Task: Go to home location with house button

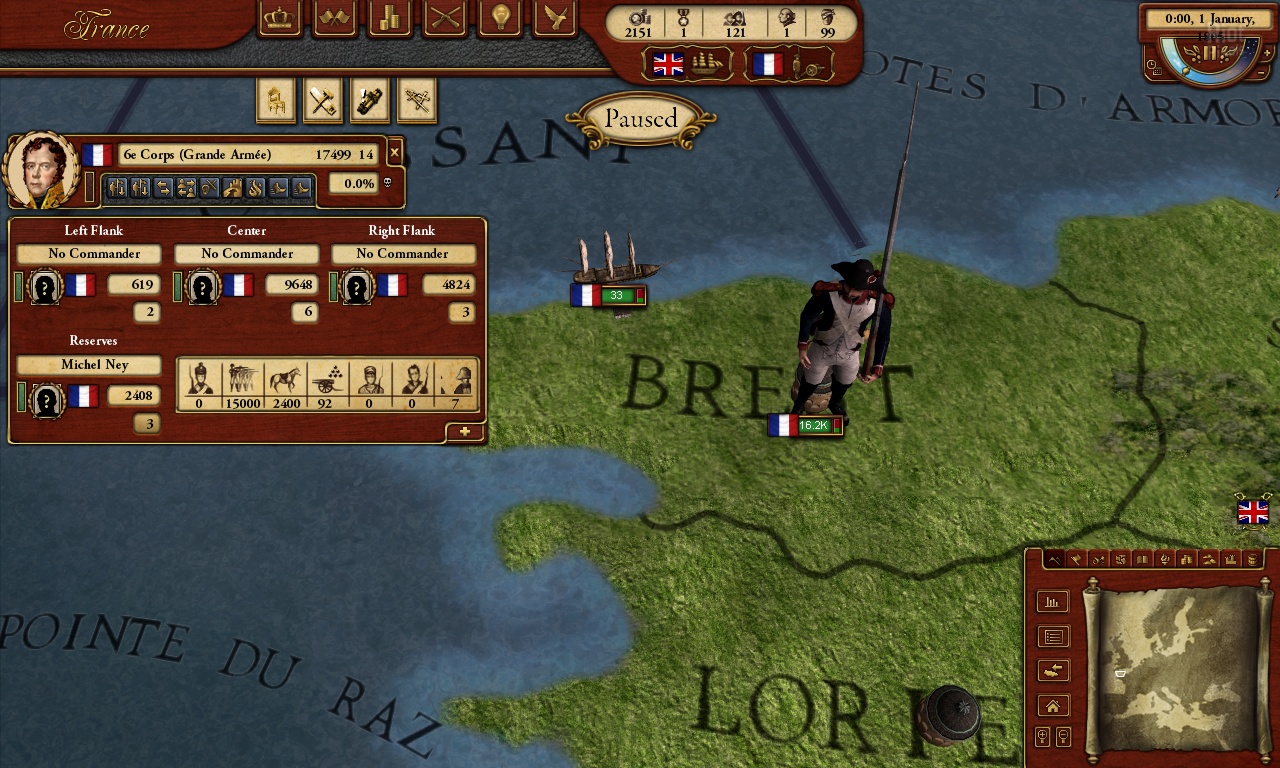Action: (1052, 706)
